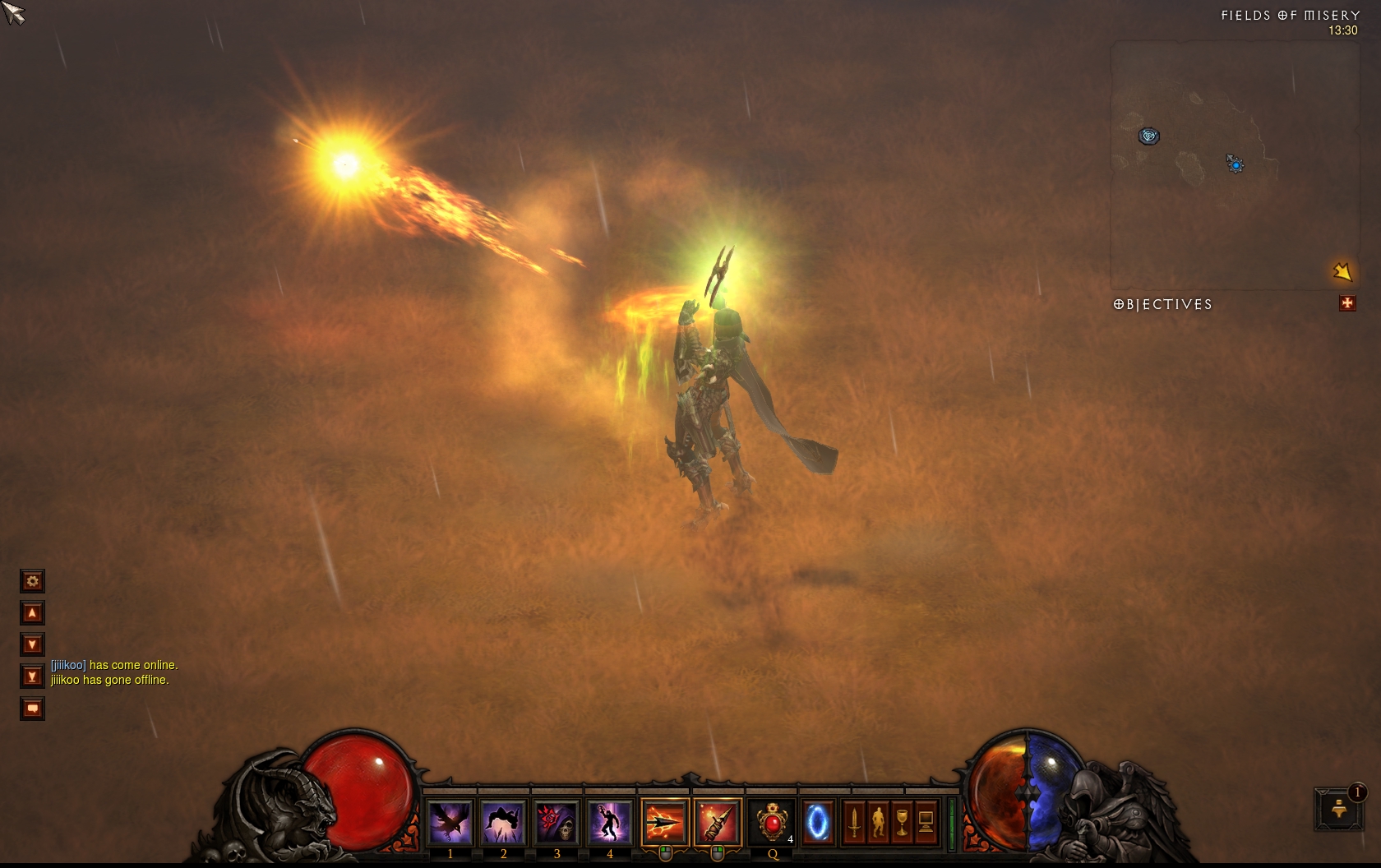Image resolution: width=1381 pixels, height=868 pixels.
Task: Open the character inventory figure button
Action: pos(878,821)
